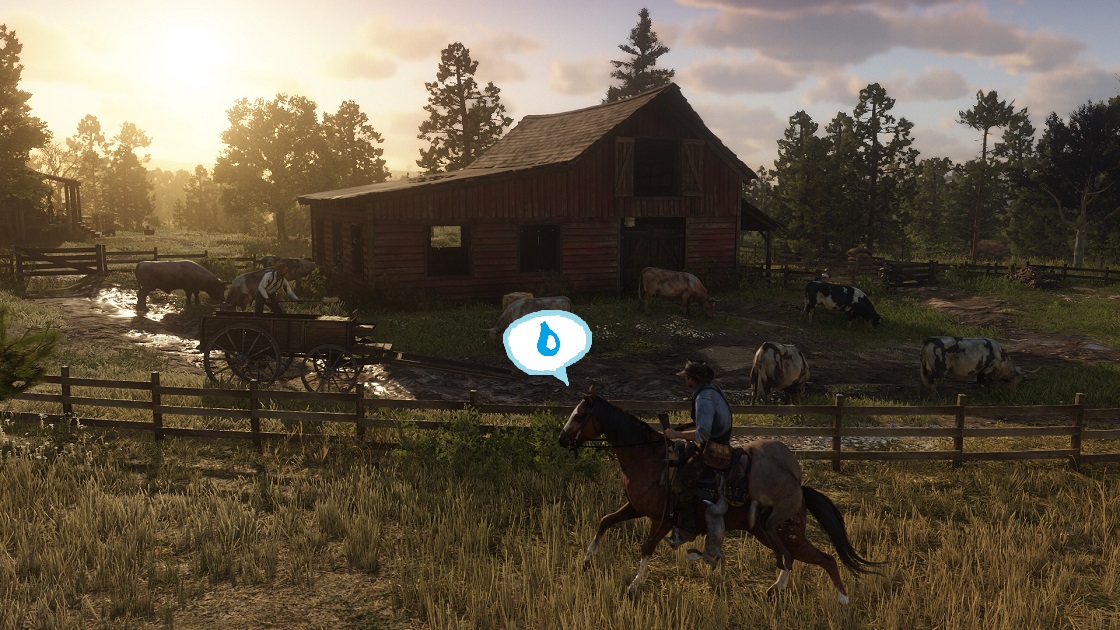This screenshot has width=1120, height=630.
Task: Click the water drop speech bubble
Action: [x=546, y=343]
